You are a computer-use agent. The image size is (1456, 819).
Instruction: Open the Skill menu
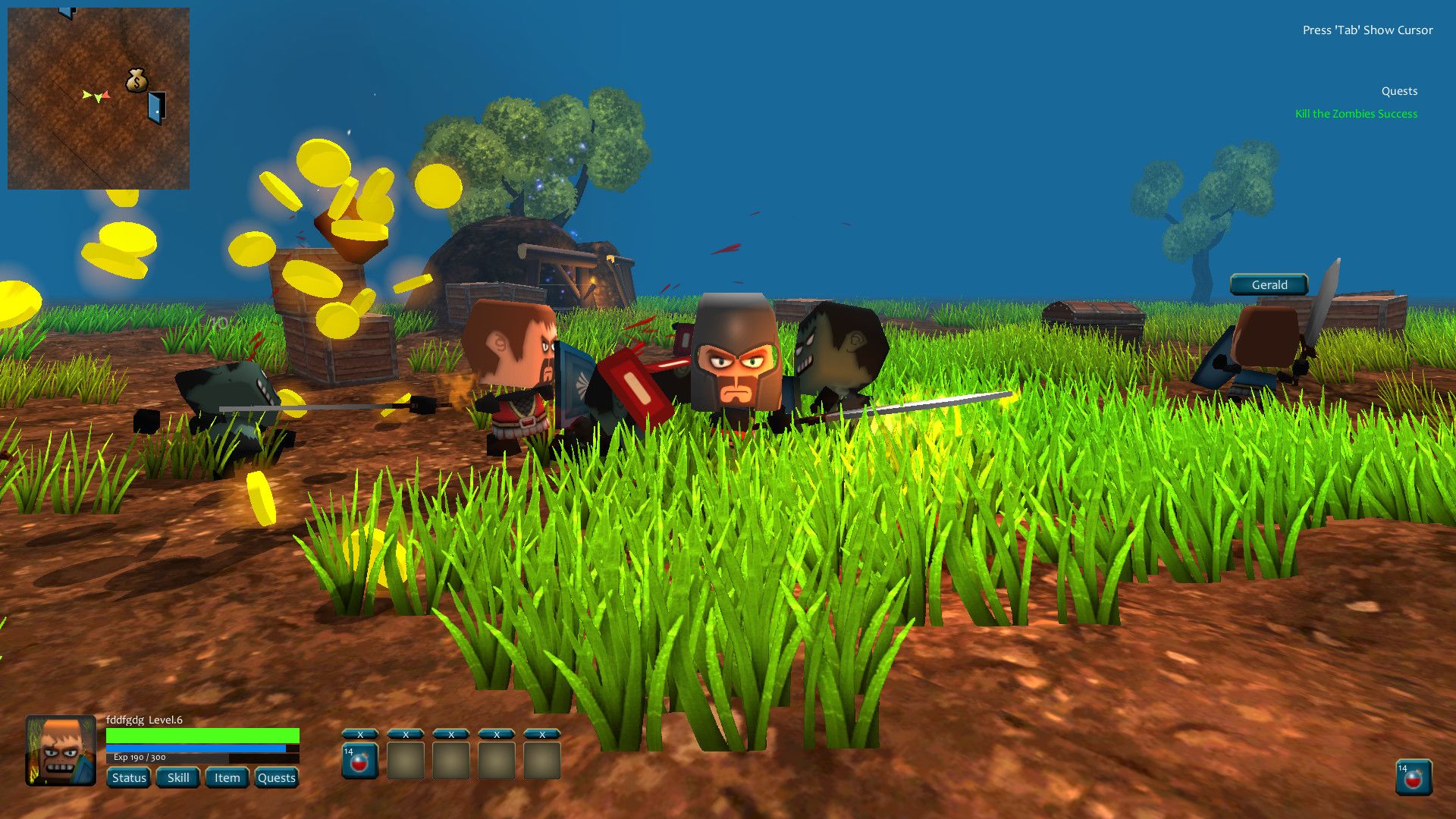178,777
